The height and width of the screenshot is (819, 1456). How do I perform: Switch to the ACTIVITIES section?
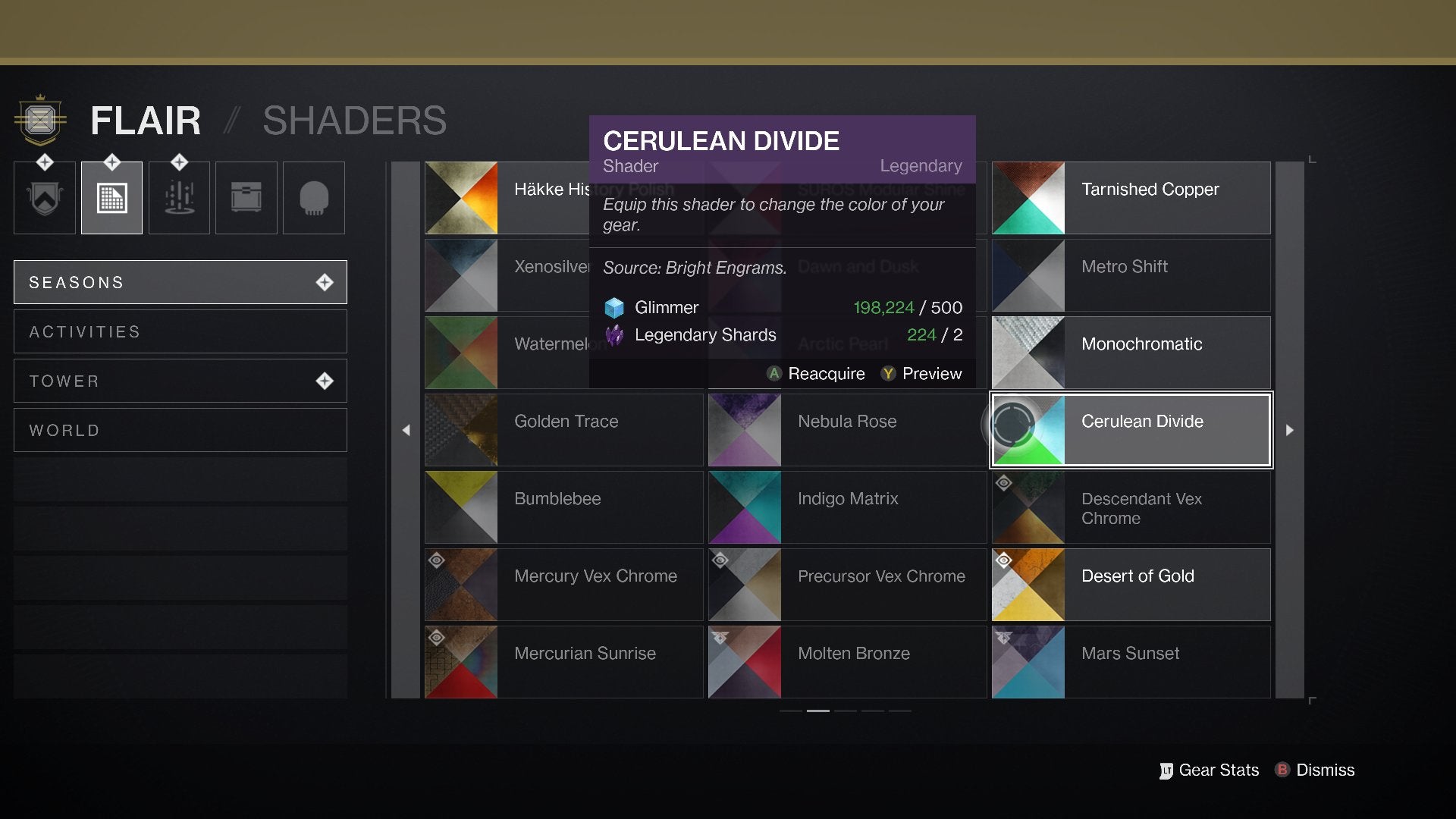click(180, 331)
